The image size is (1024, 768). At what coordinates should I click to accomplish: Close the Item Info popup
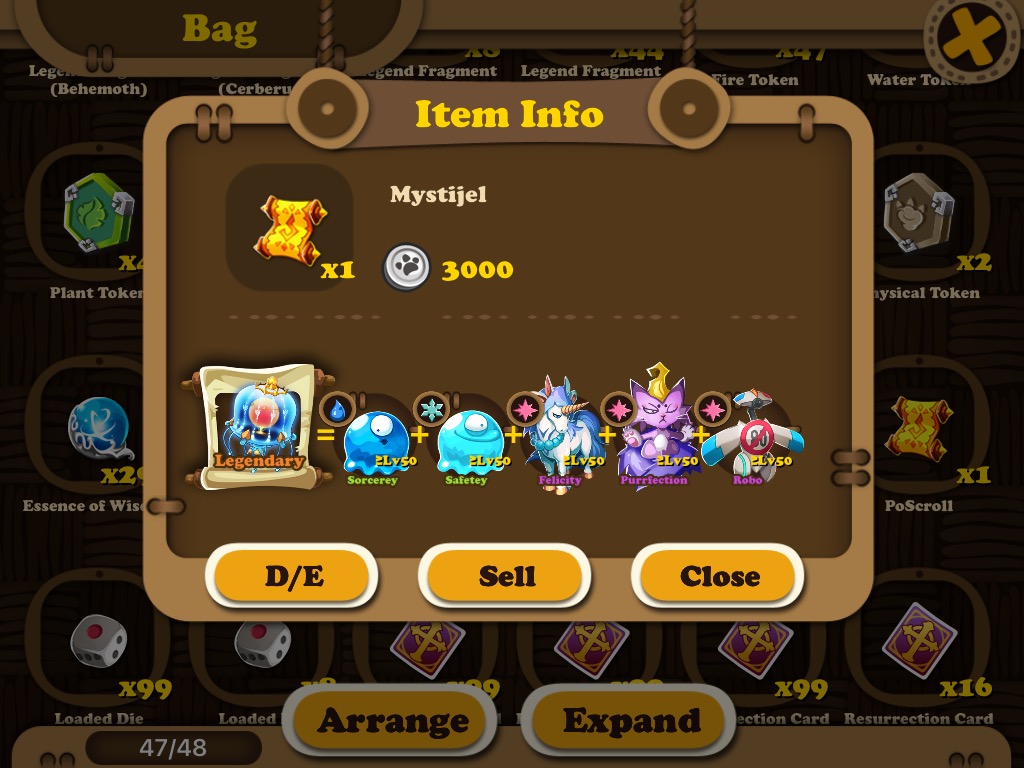point(719,577)
